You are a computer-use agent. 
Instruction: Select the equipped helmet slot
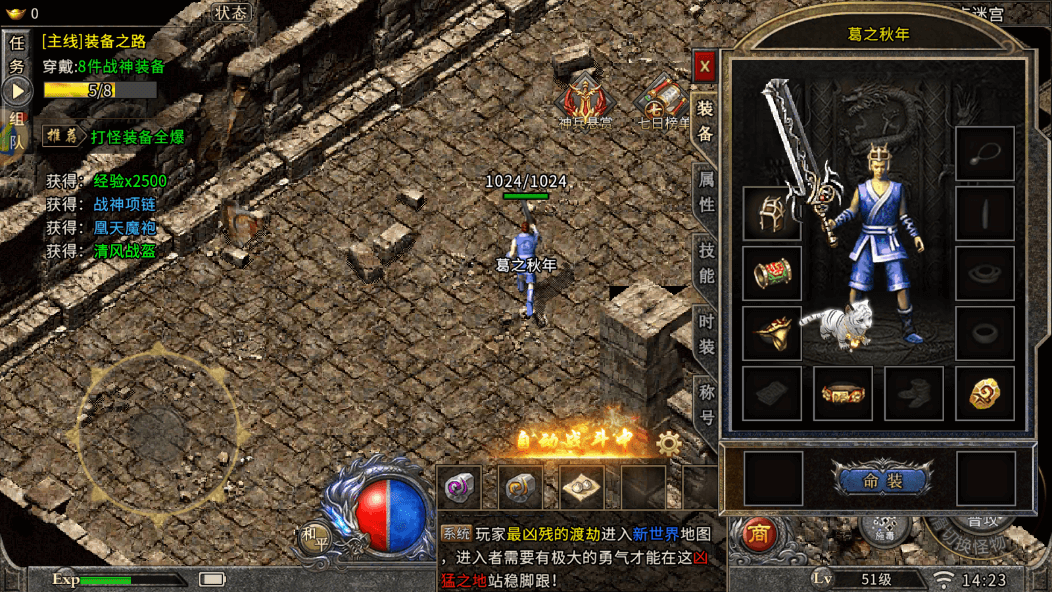coord(772,212)
